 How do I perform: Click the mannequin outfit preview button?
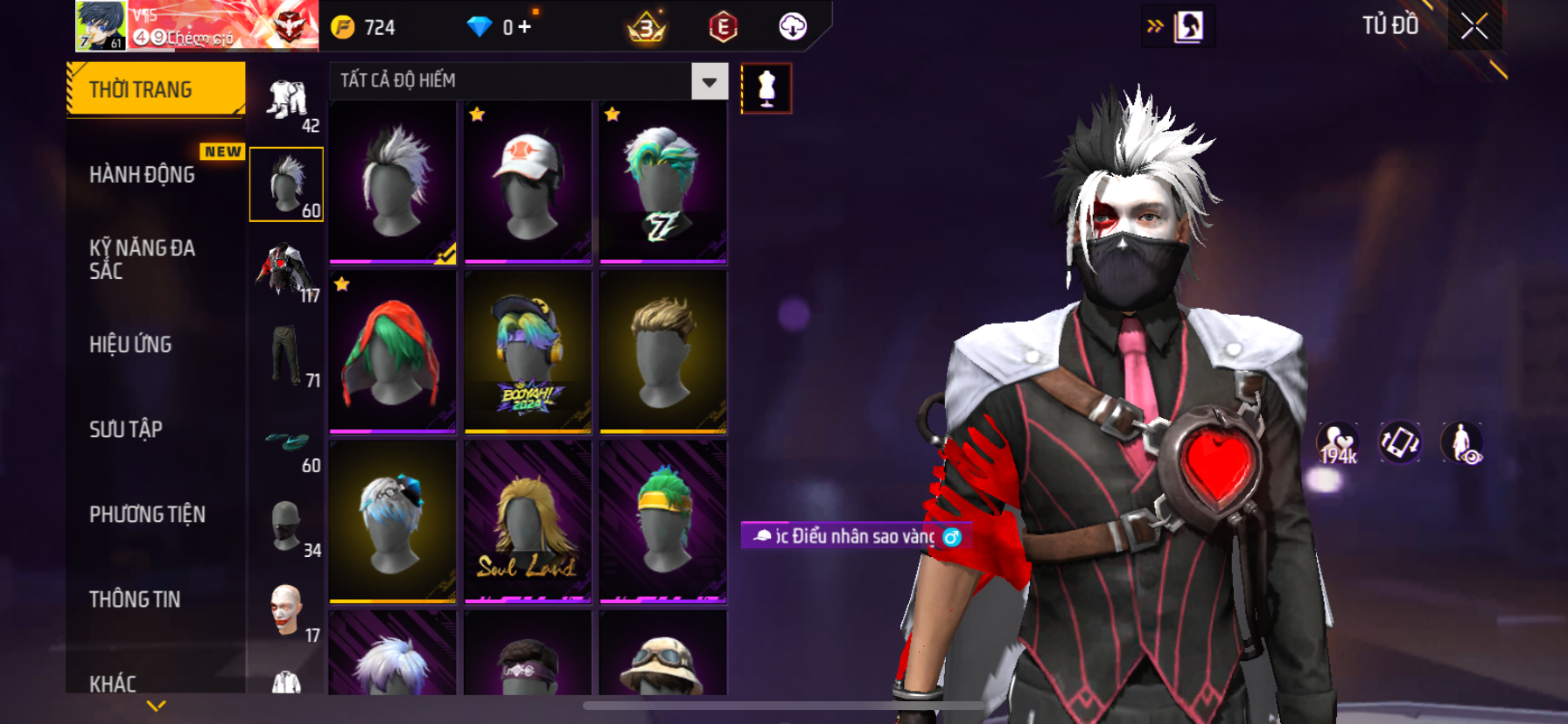766,88
